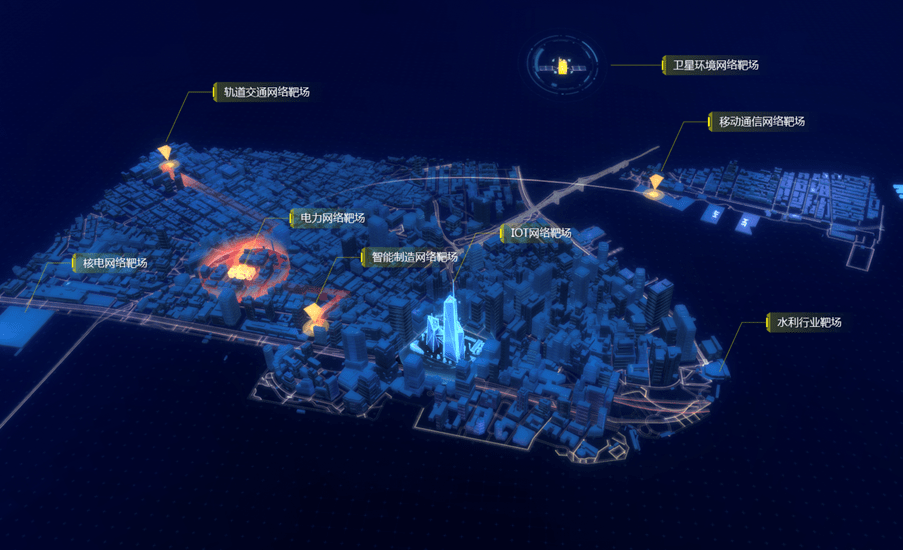Click the 电力网络靶场 label
The image size is (903, 550).
click(332, 218)
